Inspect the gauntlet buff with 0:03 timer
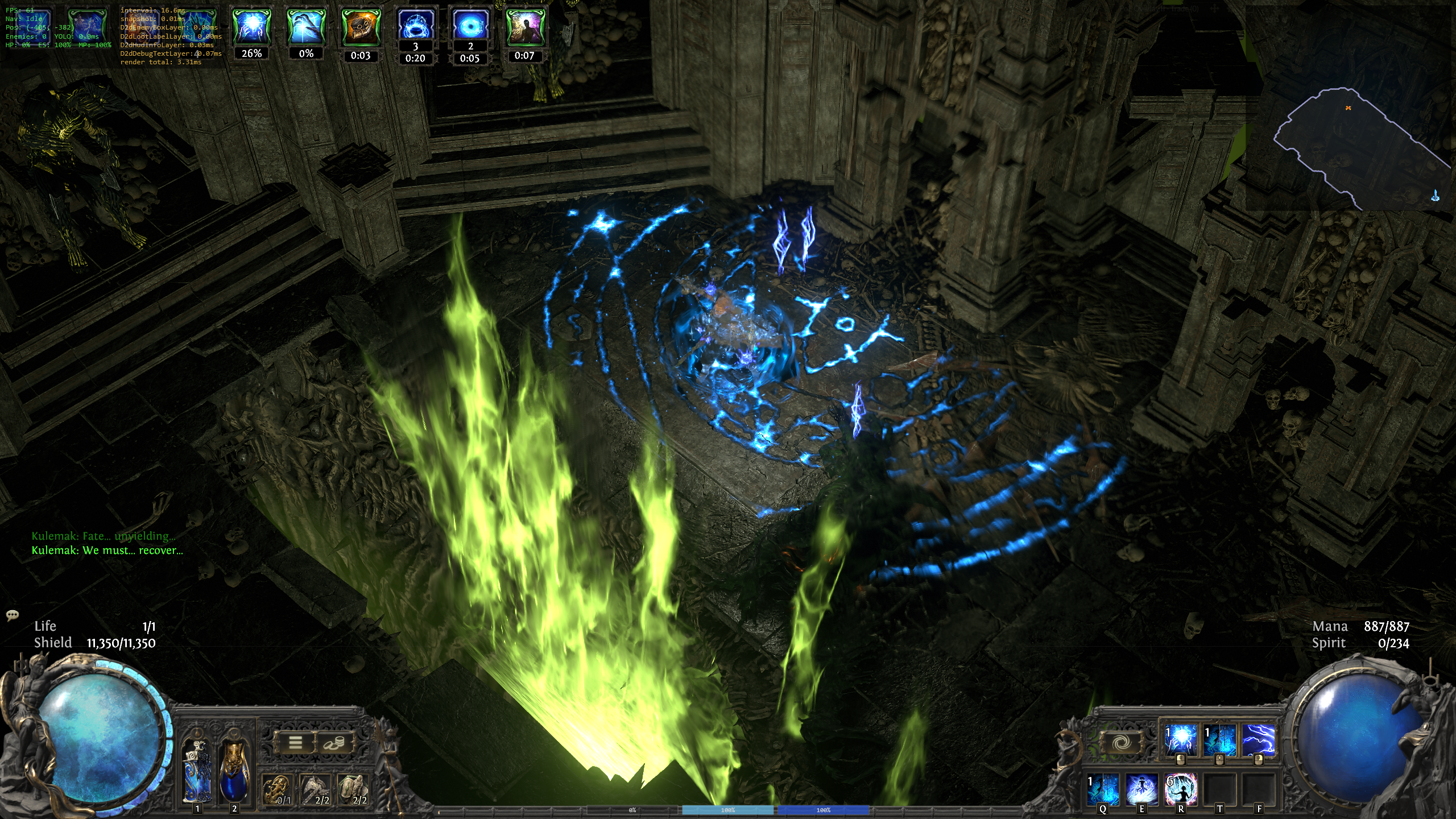 pyautogui.click(x=361, y=28)
